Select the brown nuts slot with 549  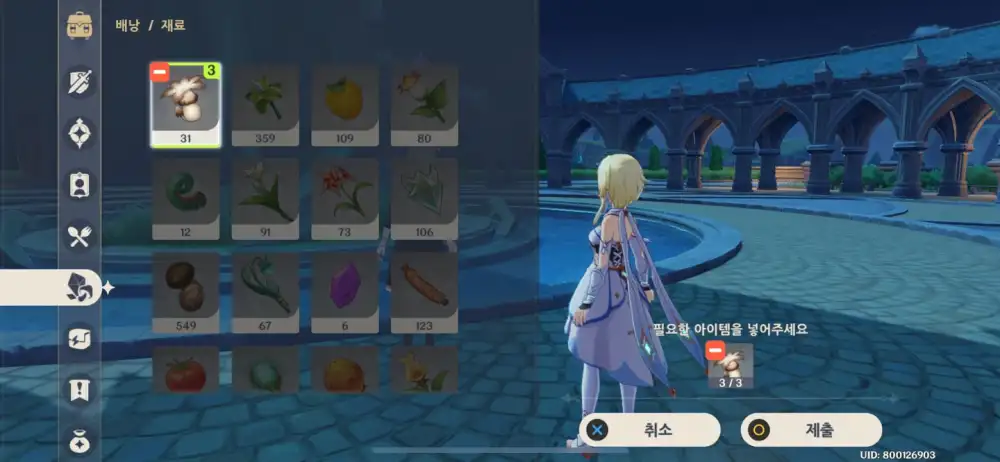coord(186,292)
